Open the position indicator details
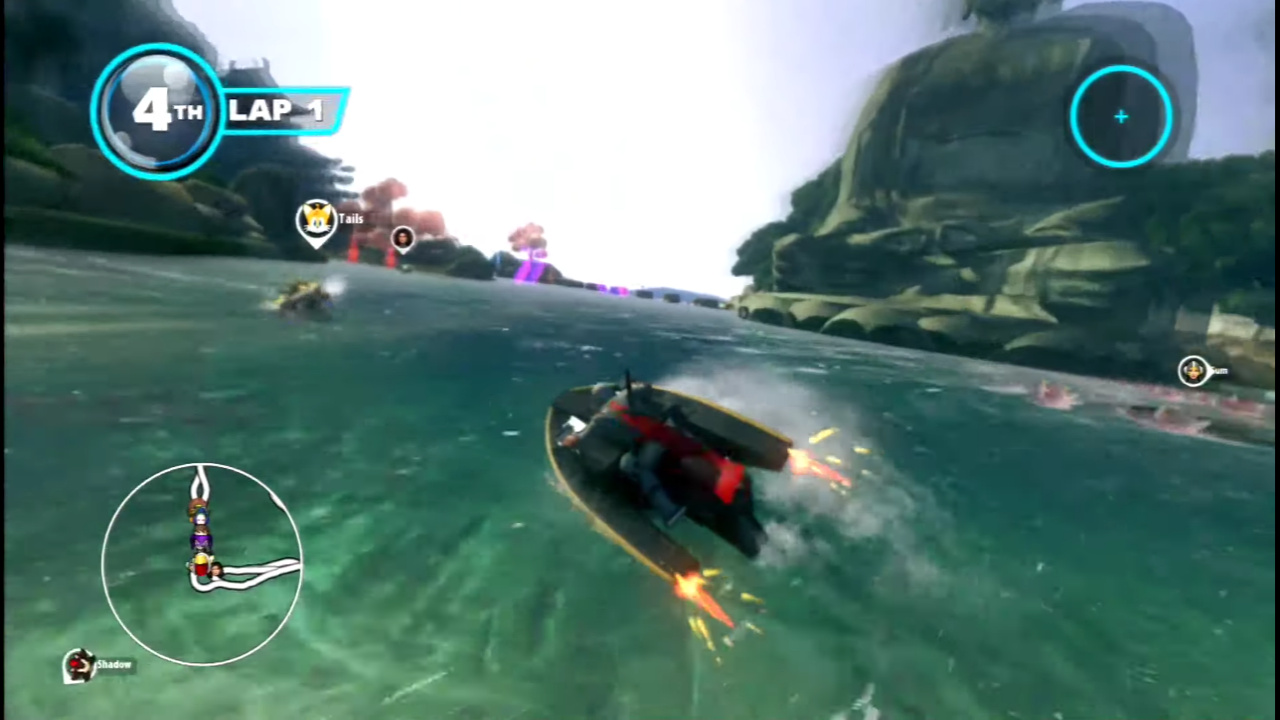The height and width of the screenshot is (720, 1280). [x=158, y=110]
